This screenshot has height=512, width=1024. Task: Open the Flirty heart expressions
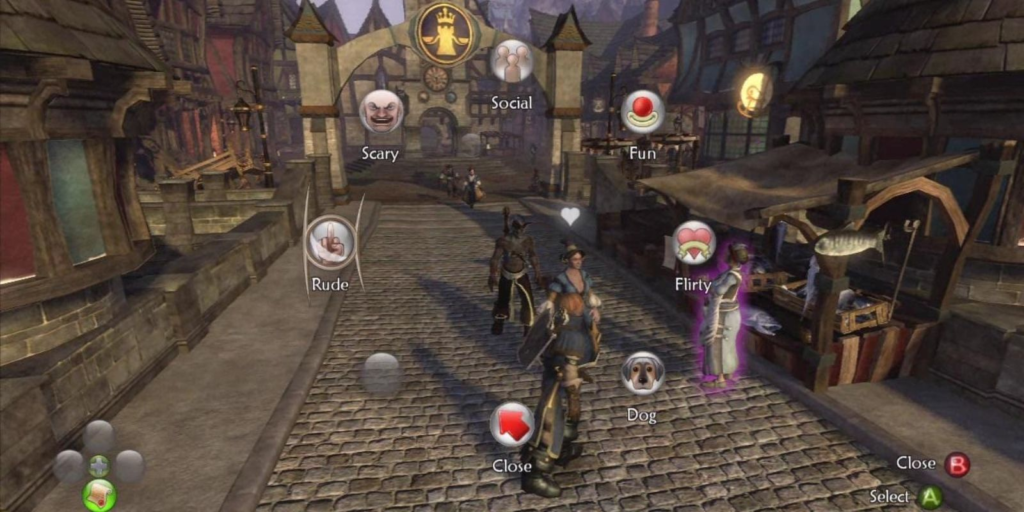[x=693, y=242]
